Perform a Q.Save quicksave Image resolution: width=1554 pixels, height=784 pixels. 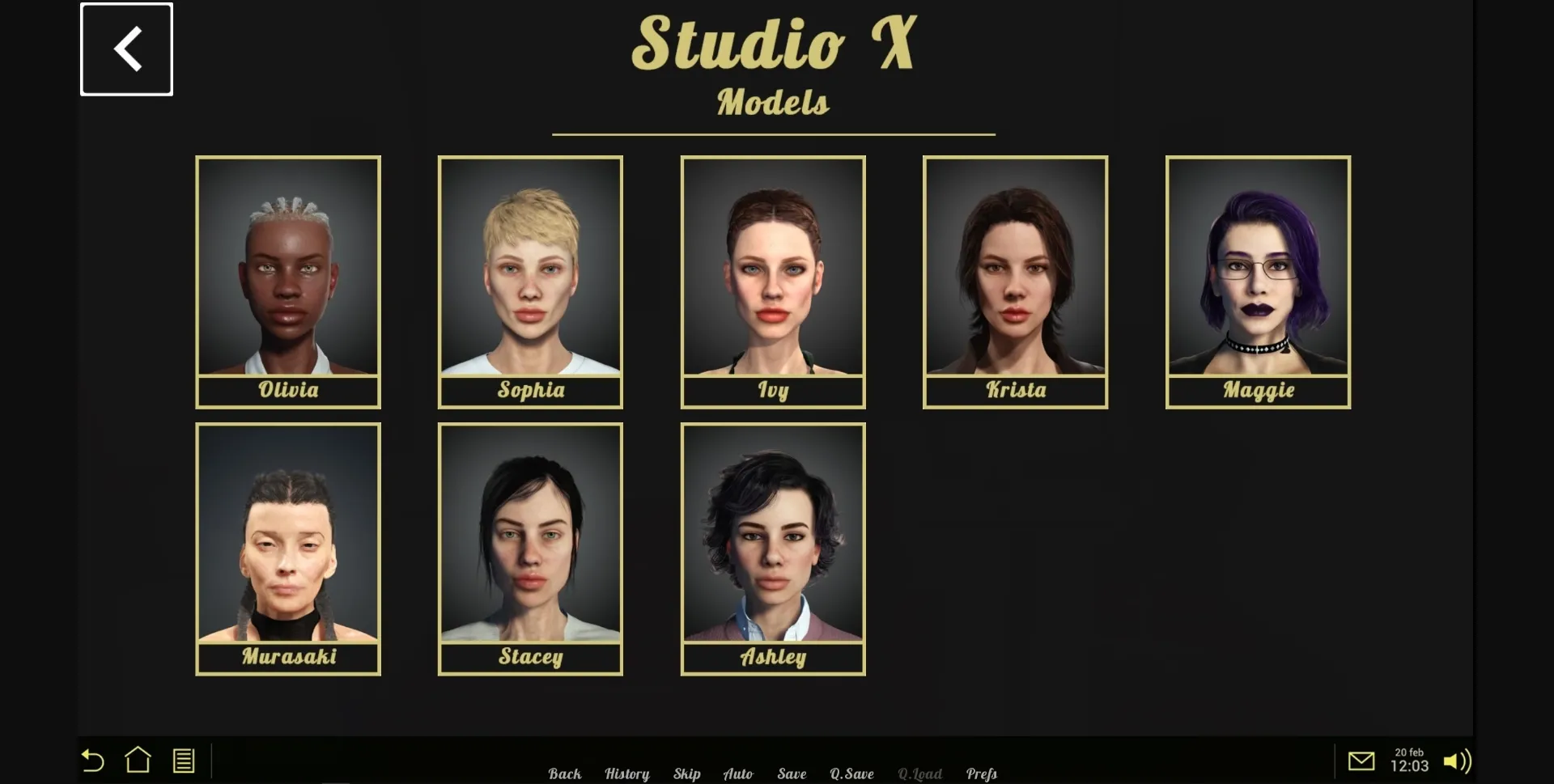[851, 773]
